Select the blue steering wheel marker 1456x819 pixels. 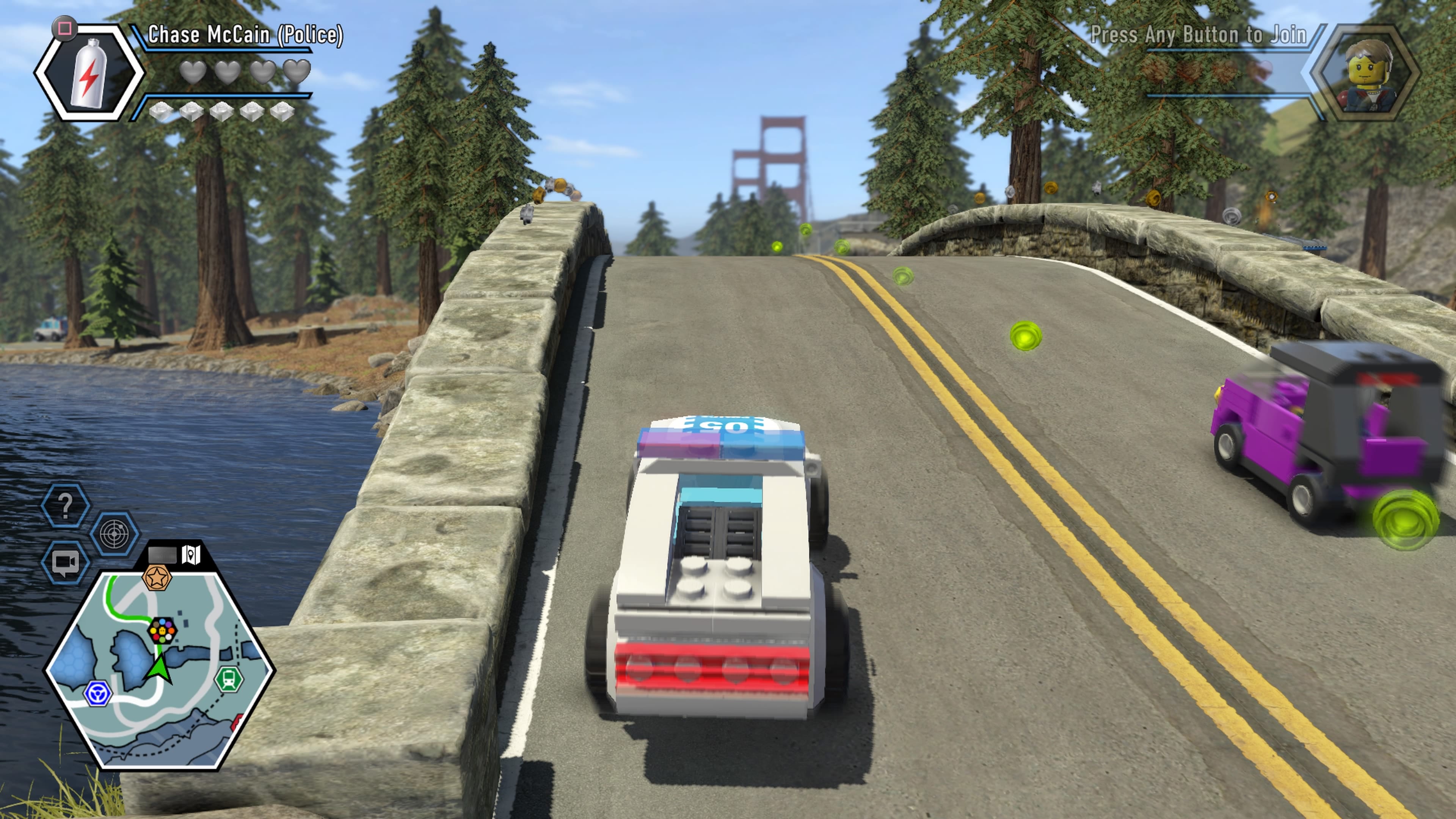98,693
